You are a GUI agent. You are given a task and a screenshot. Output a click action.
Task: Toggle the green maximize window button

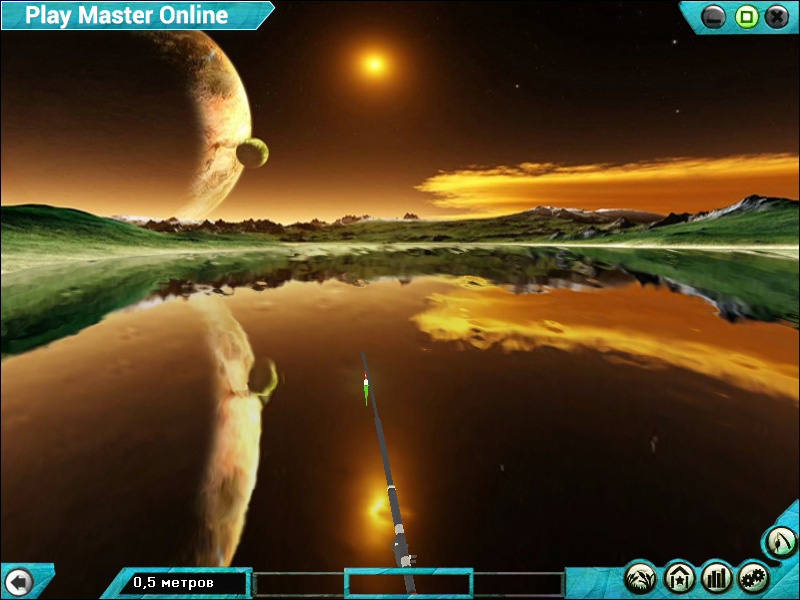(x=745, y=16)
